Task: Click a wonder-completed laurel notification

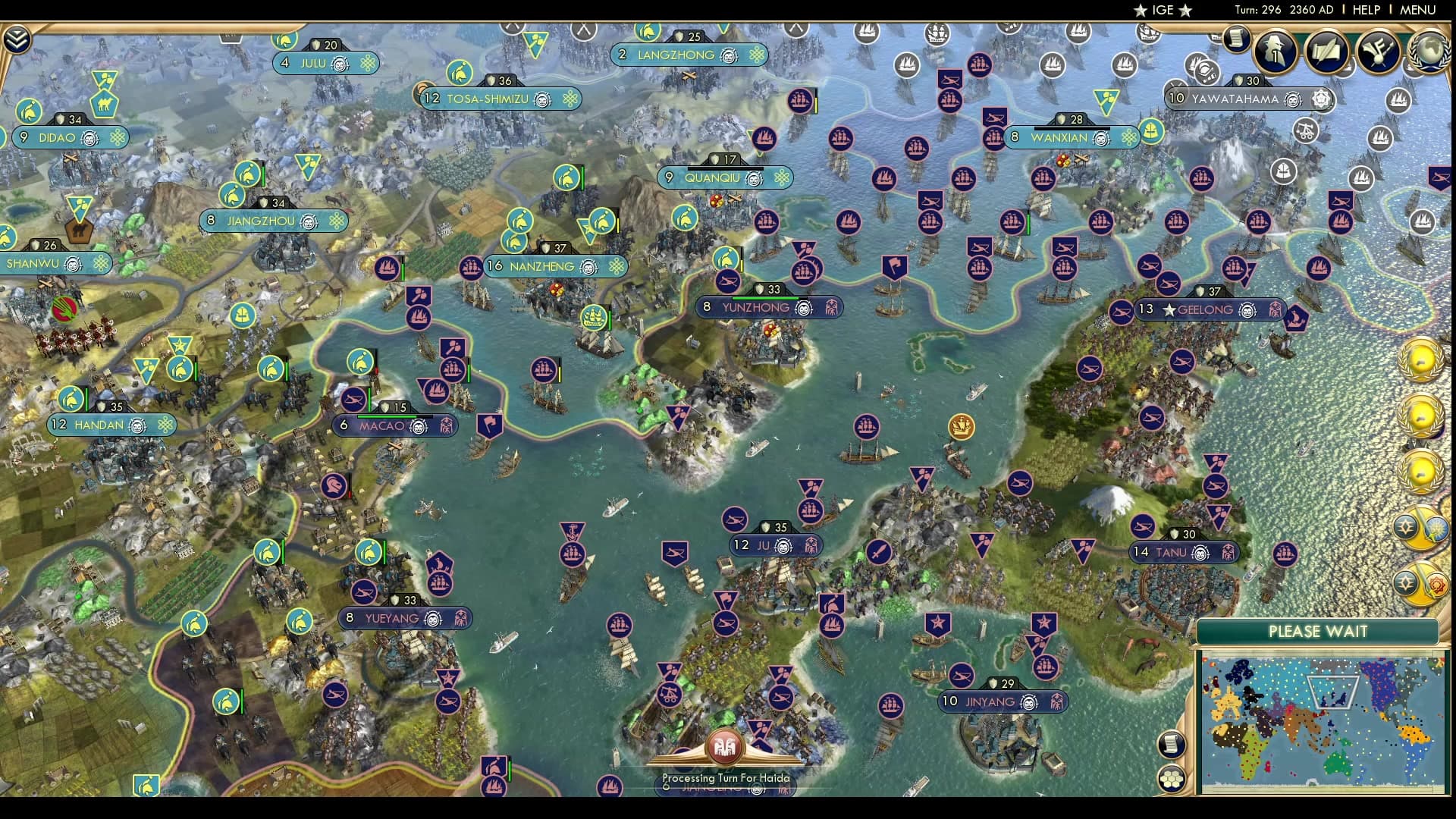Action: 1420,359
